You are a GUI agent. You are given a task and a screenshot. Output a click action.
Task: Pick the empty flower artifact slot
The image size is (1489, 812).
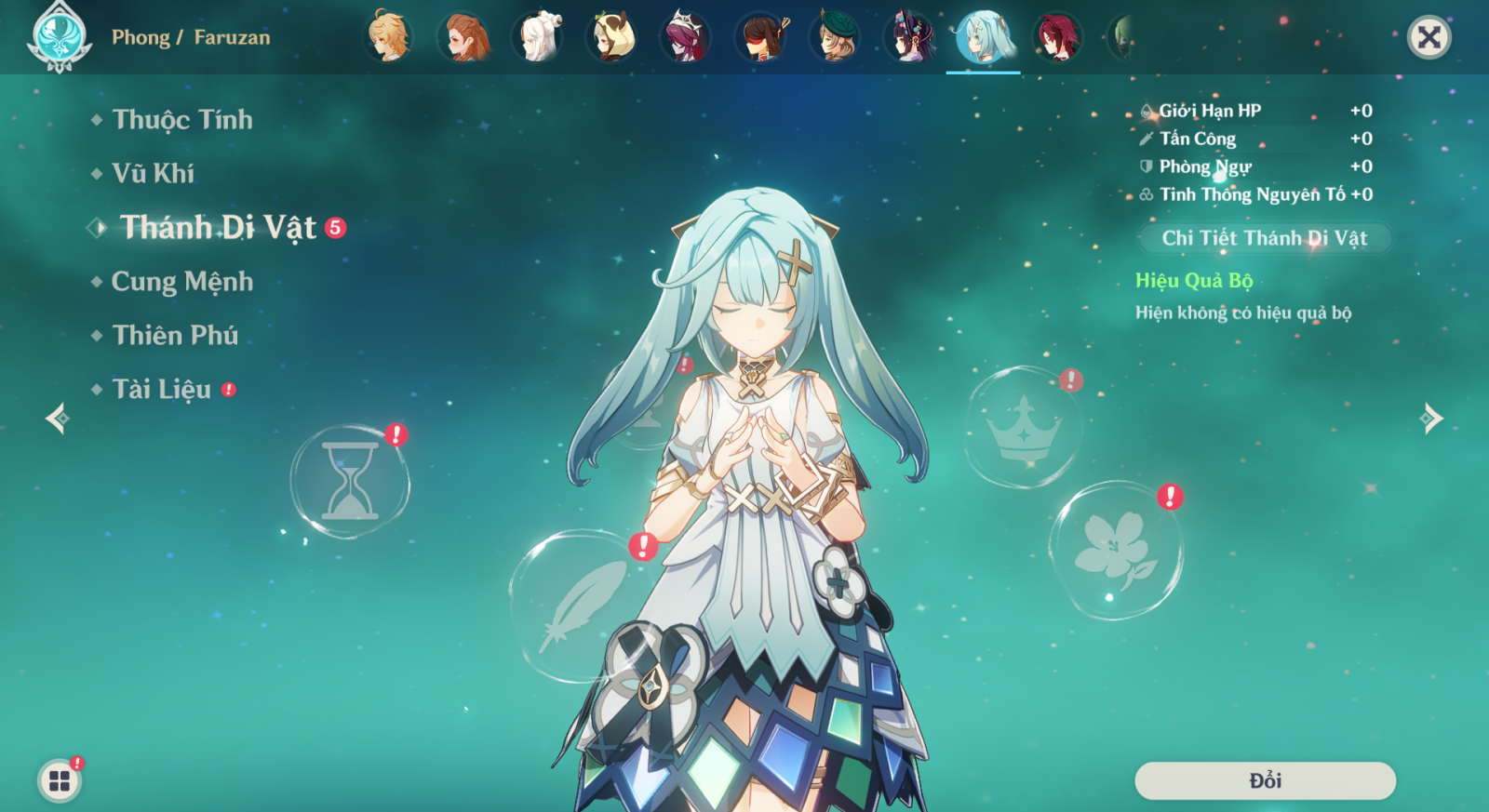(1115, 550)
